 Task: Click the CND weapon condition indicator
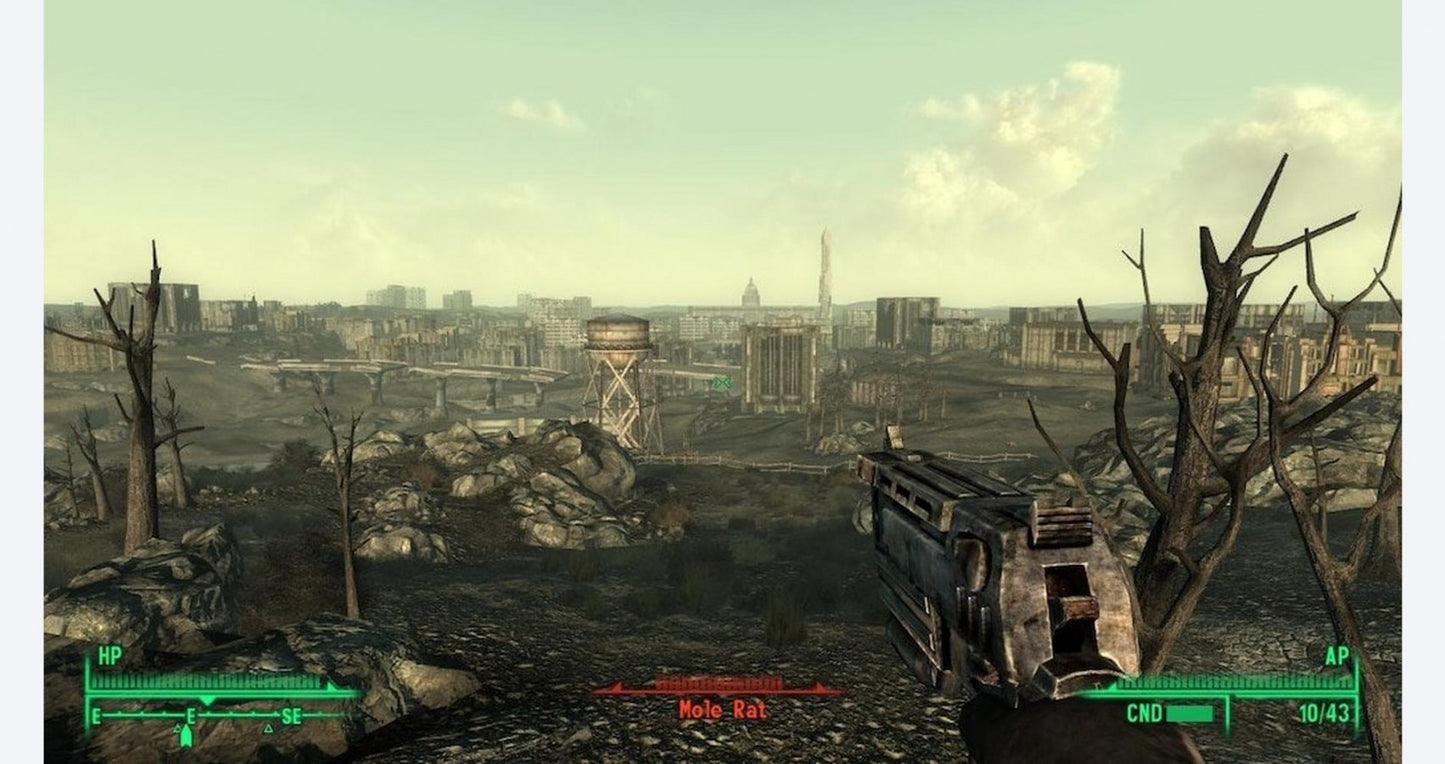(1145, 711)
